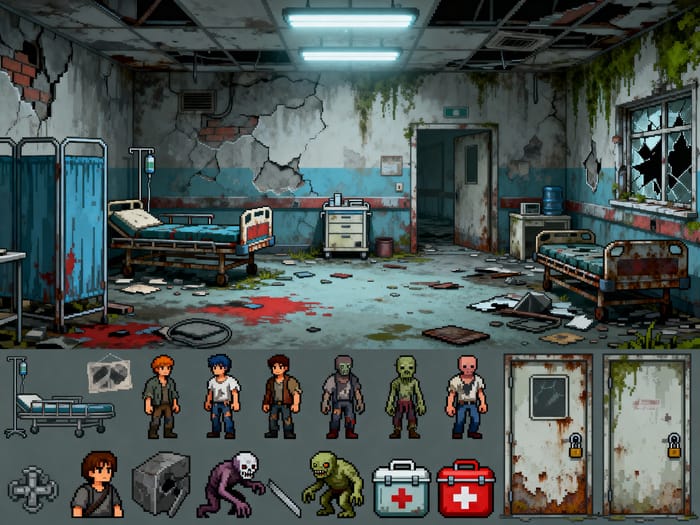Viewport: 700px width, 525px height.
Task: Select the brown-haired boy portrait
Action: tap(97, 484)
